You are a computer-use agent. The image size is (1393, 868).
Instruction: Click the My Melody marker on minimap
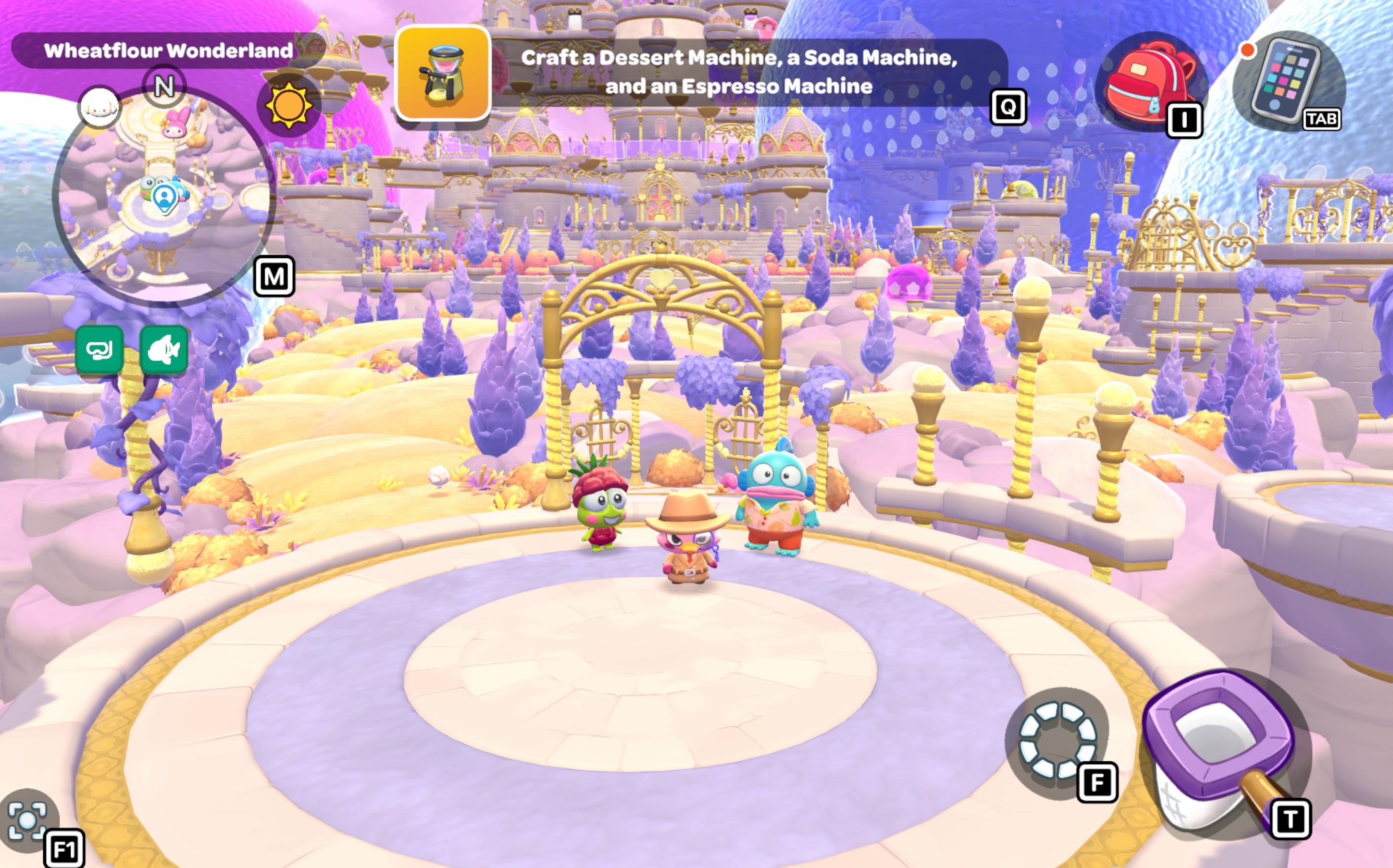176,124
